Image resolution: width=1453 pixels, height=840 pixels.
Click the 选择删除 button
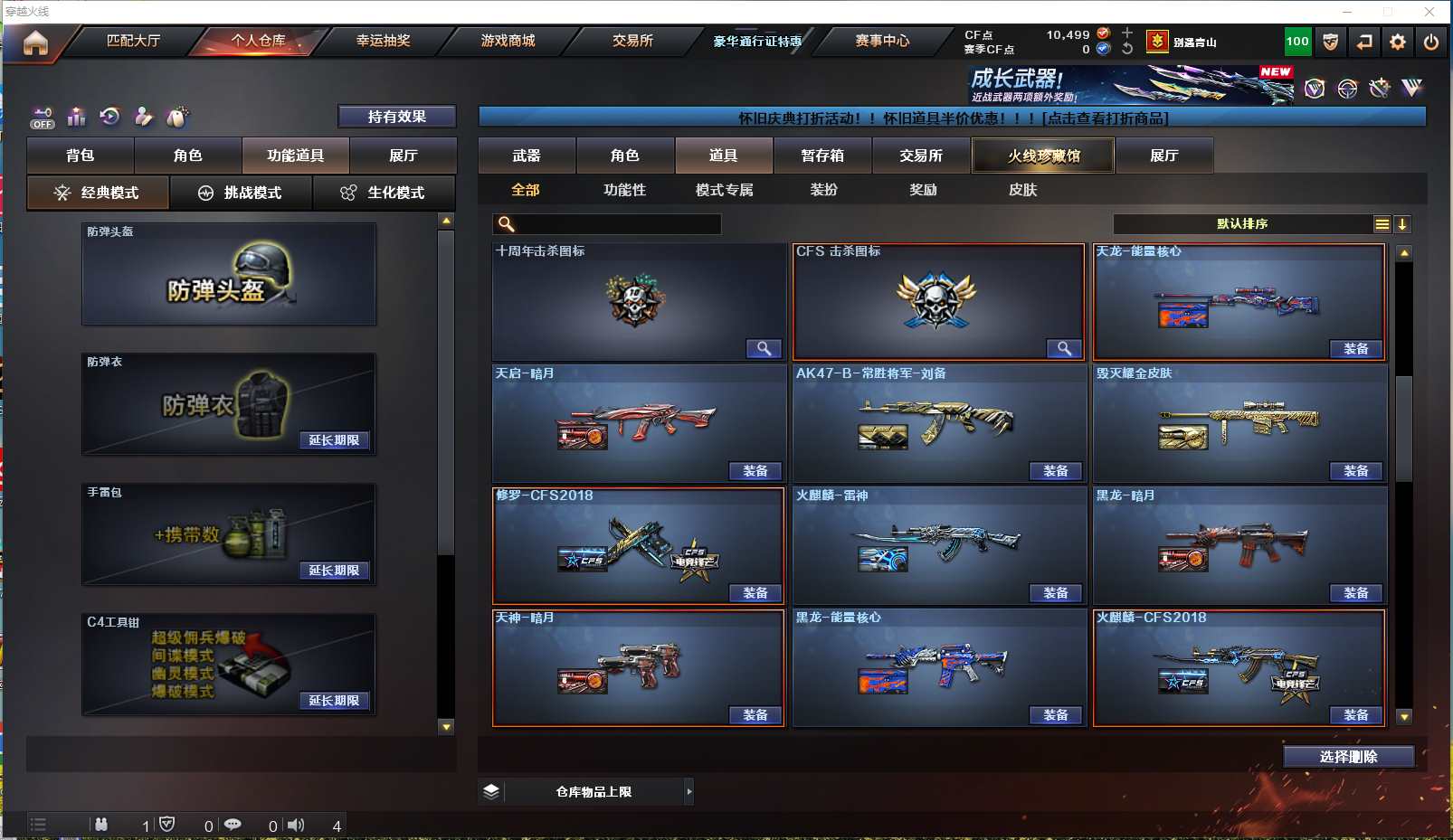pyautogui.click(x=1348, y=757)
